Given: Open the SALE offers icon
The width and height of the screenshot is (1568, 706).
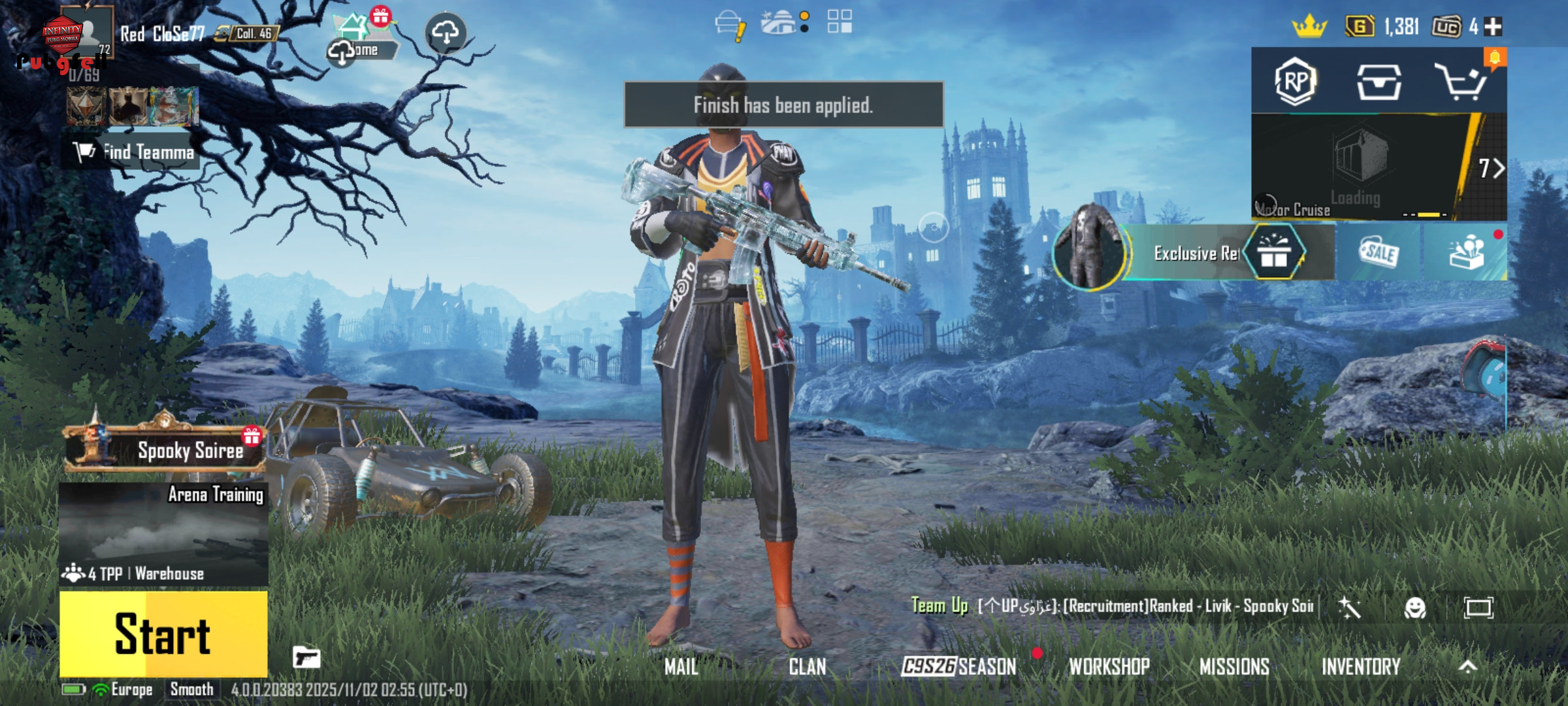Looking at the screenshot, I should (1379, 252).
